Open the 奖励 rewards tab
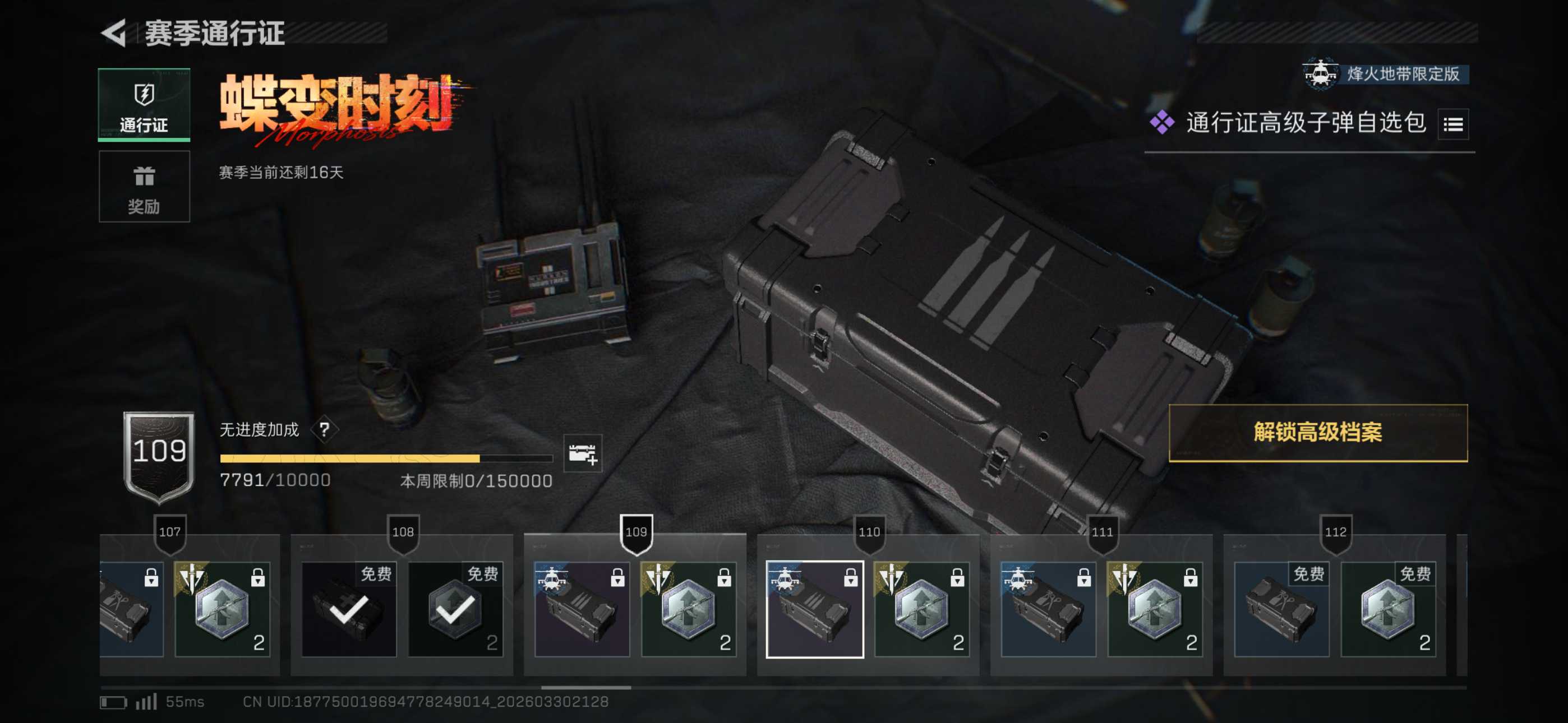Image resolution: width=1568 pixels, height=723 pixels. (x=144, y=187)
